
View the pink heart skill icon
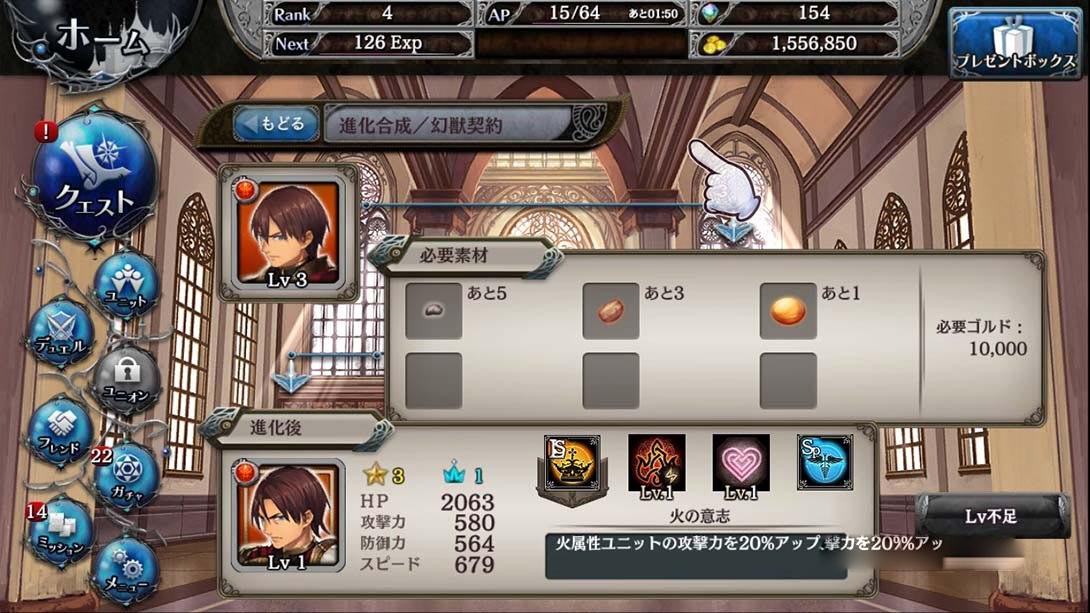click(x=741, y=463)
